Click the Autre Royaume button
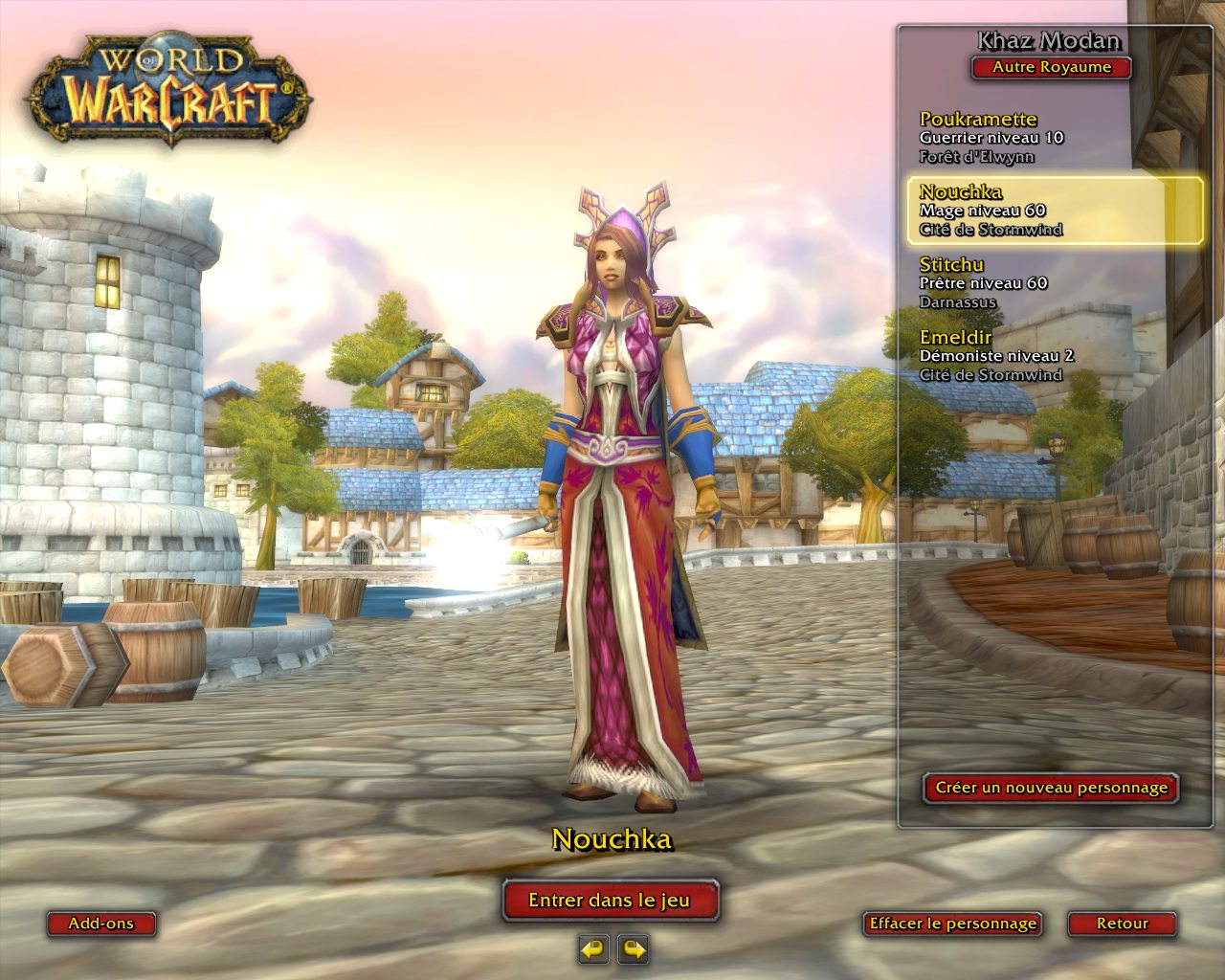Viewport: 1225px width, 980px height. (x=1051, y=68)
